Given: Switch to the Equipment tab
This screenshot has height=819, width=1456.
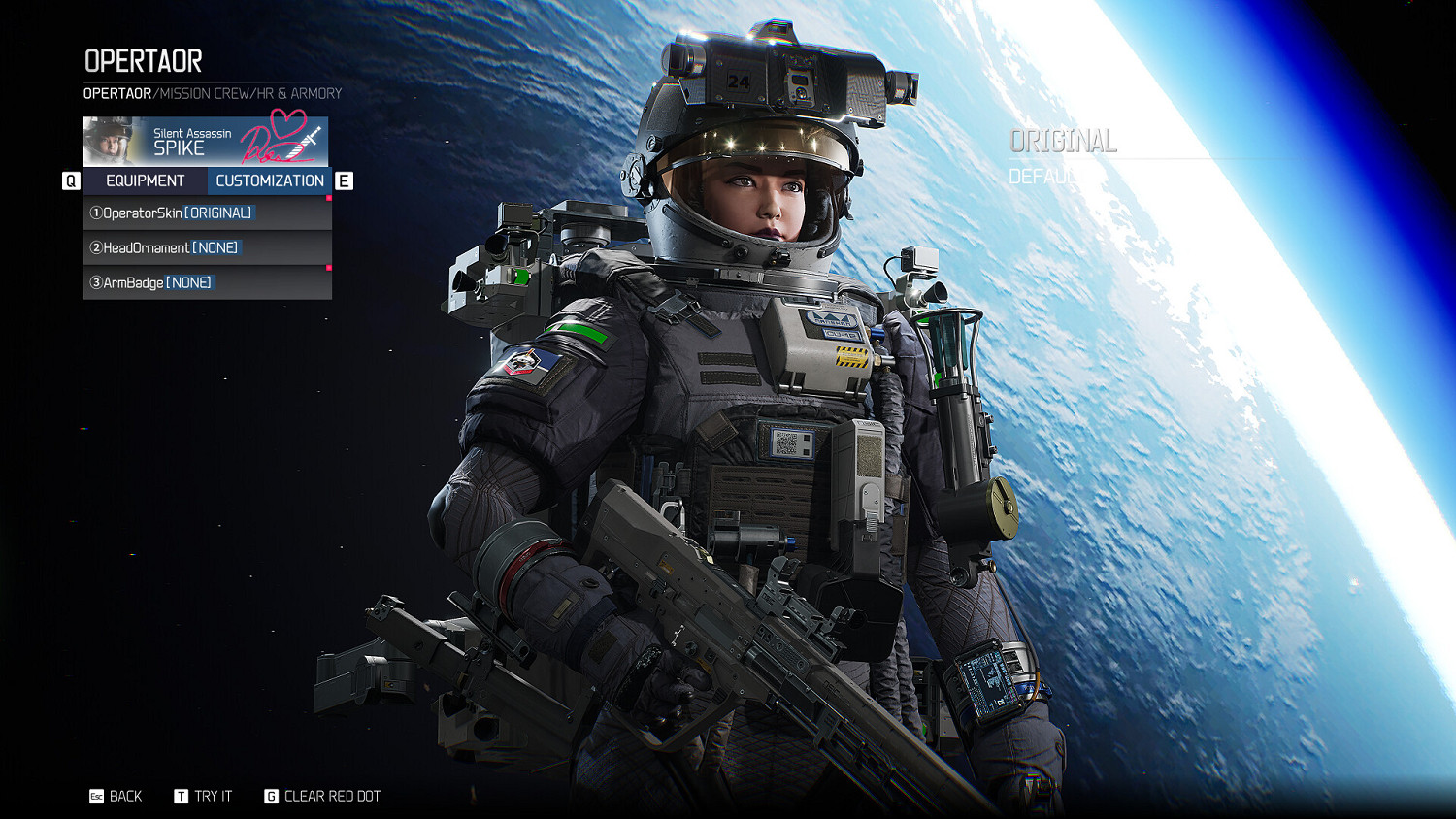Looking at the screenshot, I should (145, 180).
